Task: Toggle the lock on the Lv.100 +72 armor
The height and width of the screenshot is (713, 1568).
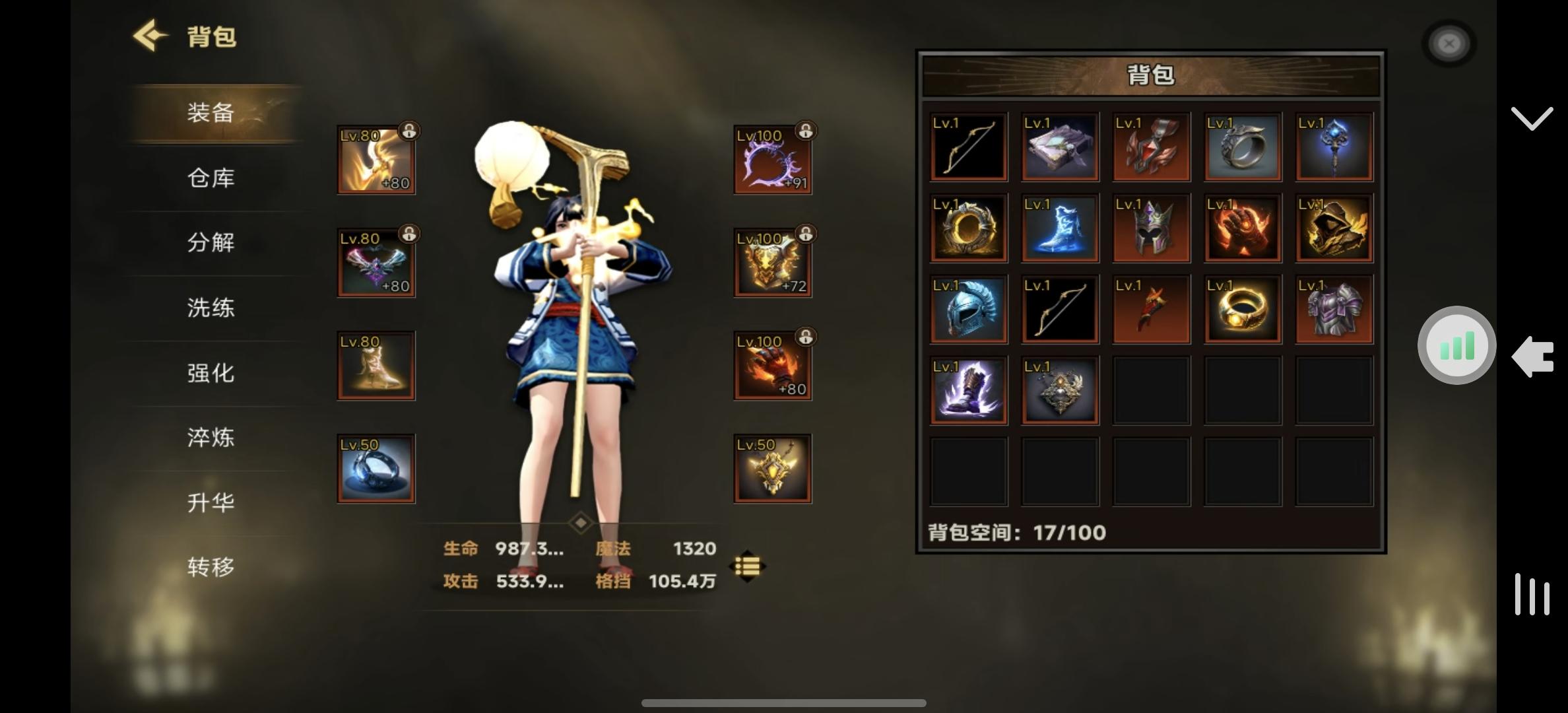Action: coord(806,232)
